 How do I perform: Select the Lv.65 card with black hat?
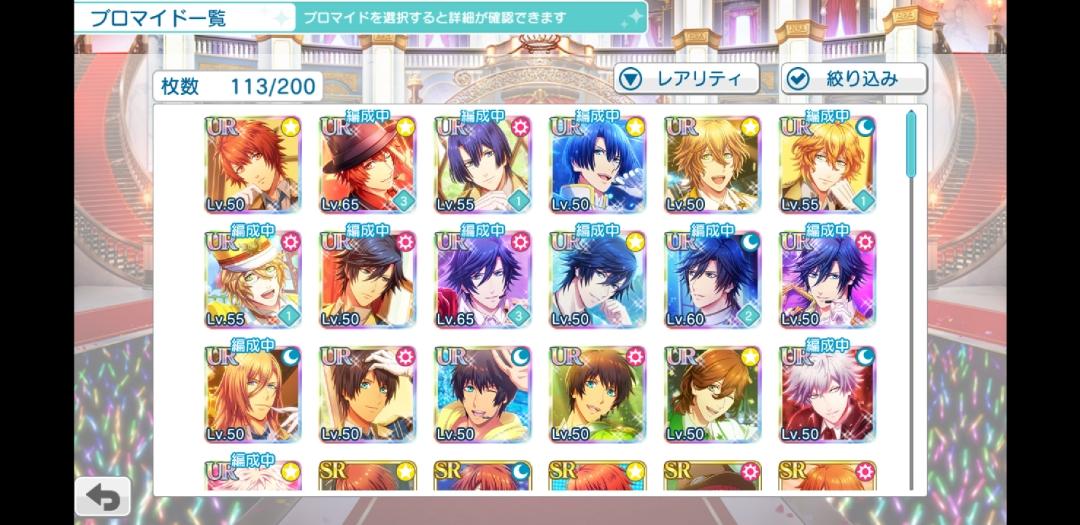(x=367, y=165)
